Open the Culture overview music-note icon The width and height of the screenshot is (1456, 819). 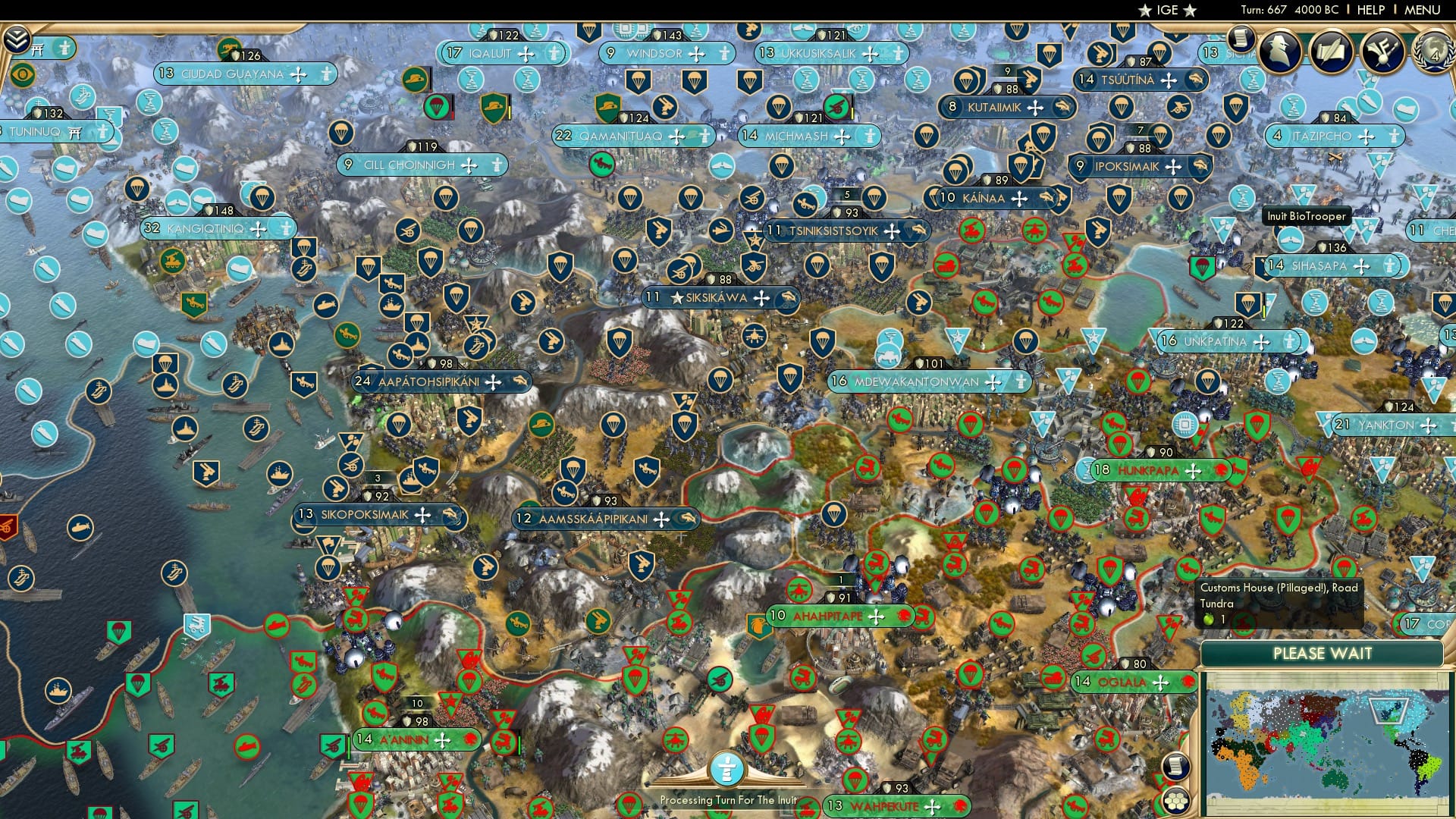point(1382,52)
